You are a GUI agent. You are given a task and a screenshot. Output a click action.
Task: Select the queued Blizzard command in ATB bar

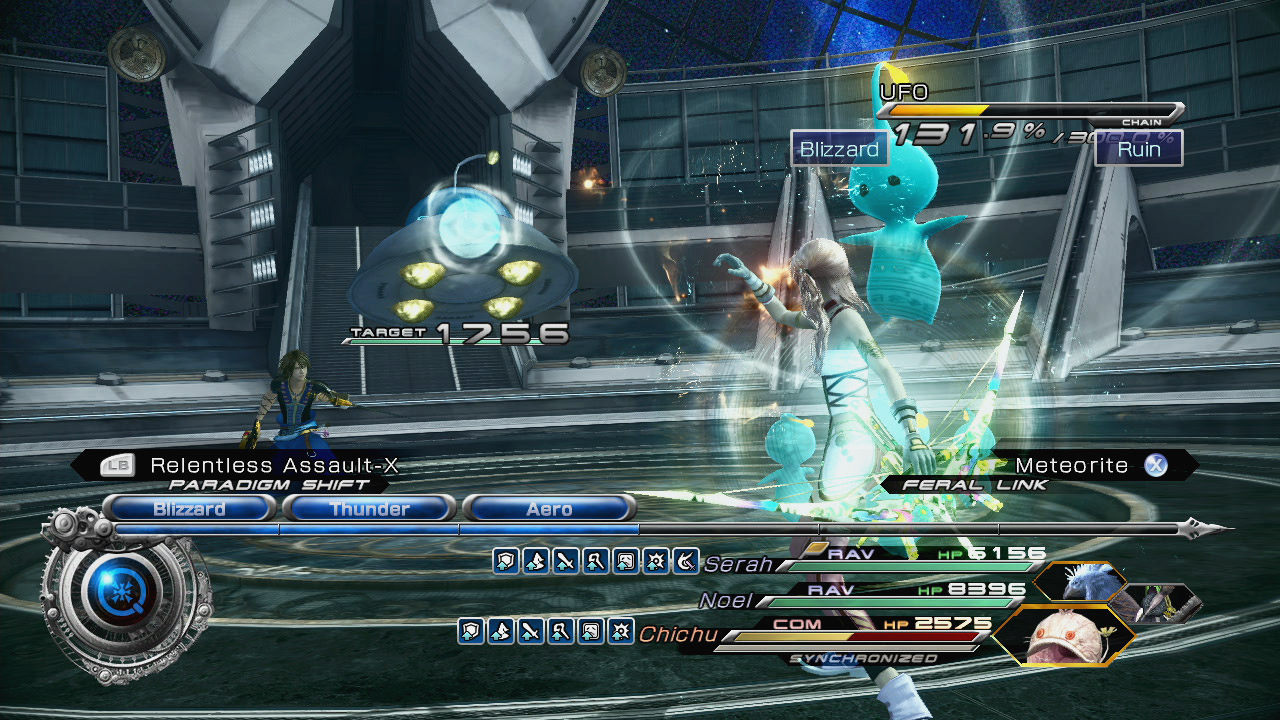(189, 509)
